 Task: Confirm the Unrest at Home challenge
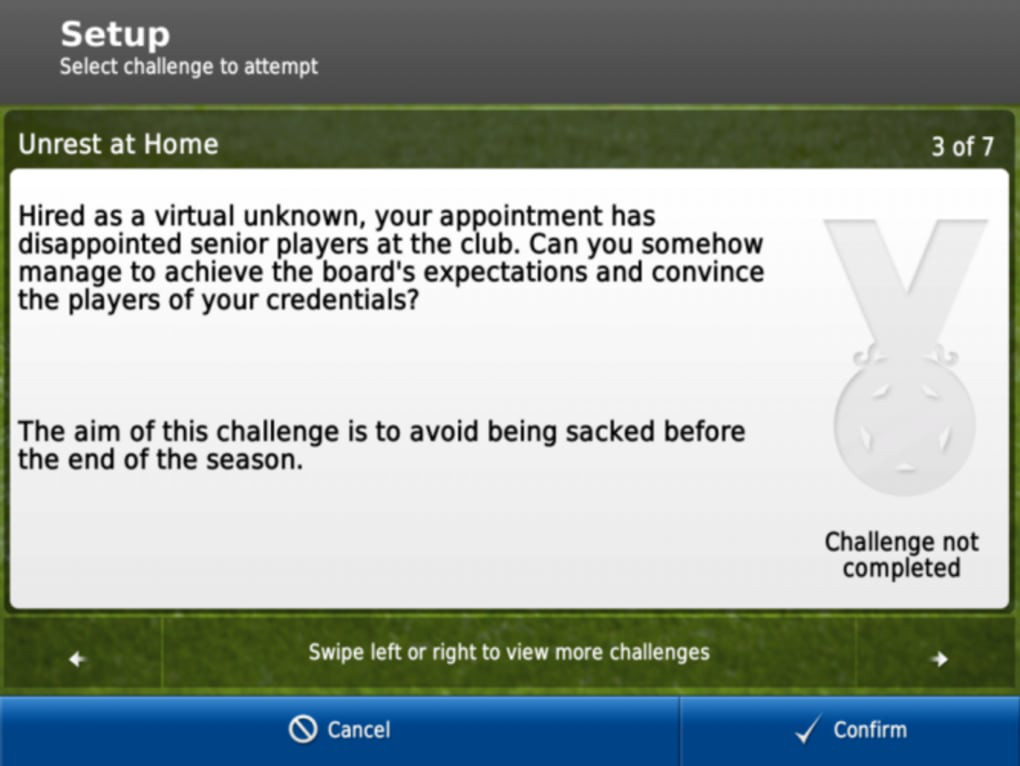pos(850,731)
